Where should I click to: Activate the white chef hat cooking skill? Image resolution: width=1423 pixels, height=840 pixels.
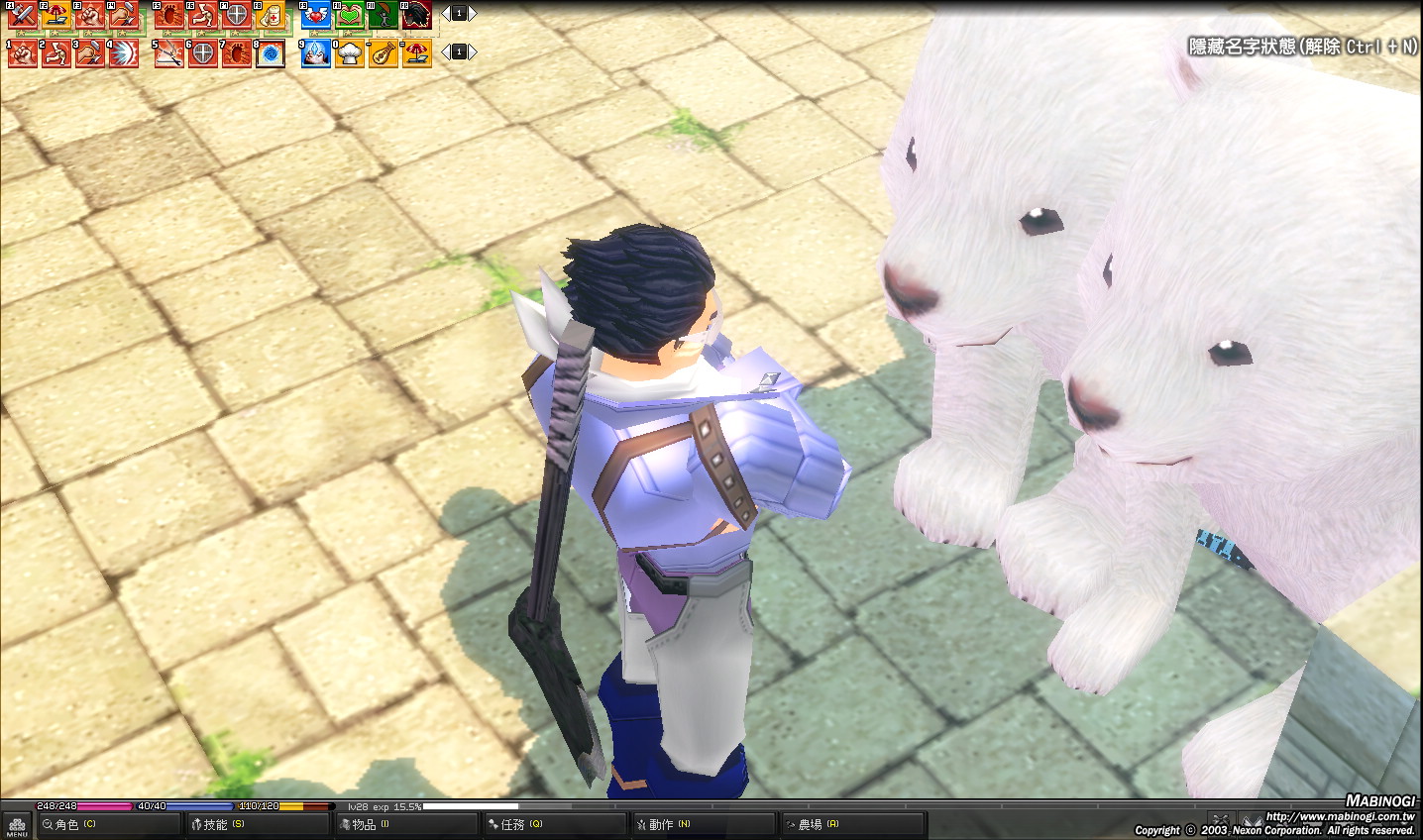click(350, 53)
